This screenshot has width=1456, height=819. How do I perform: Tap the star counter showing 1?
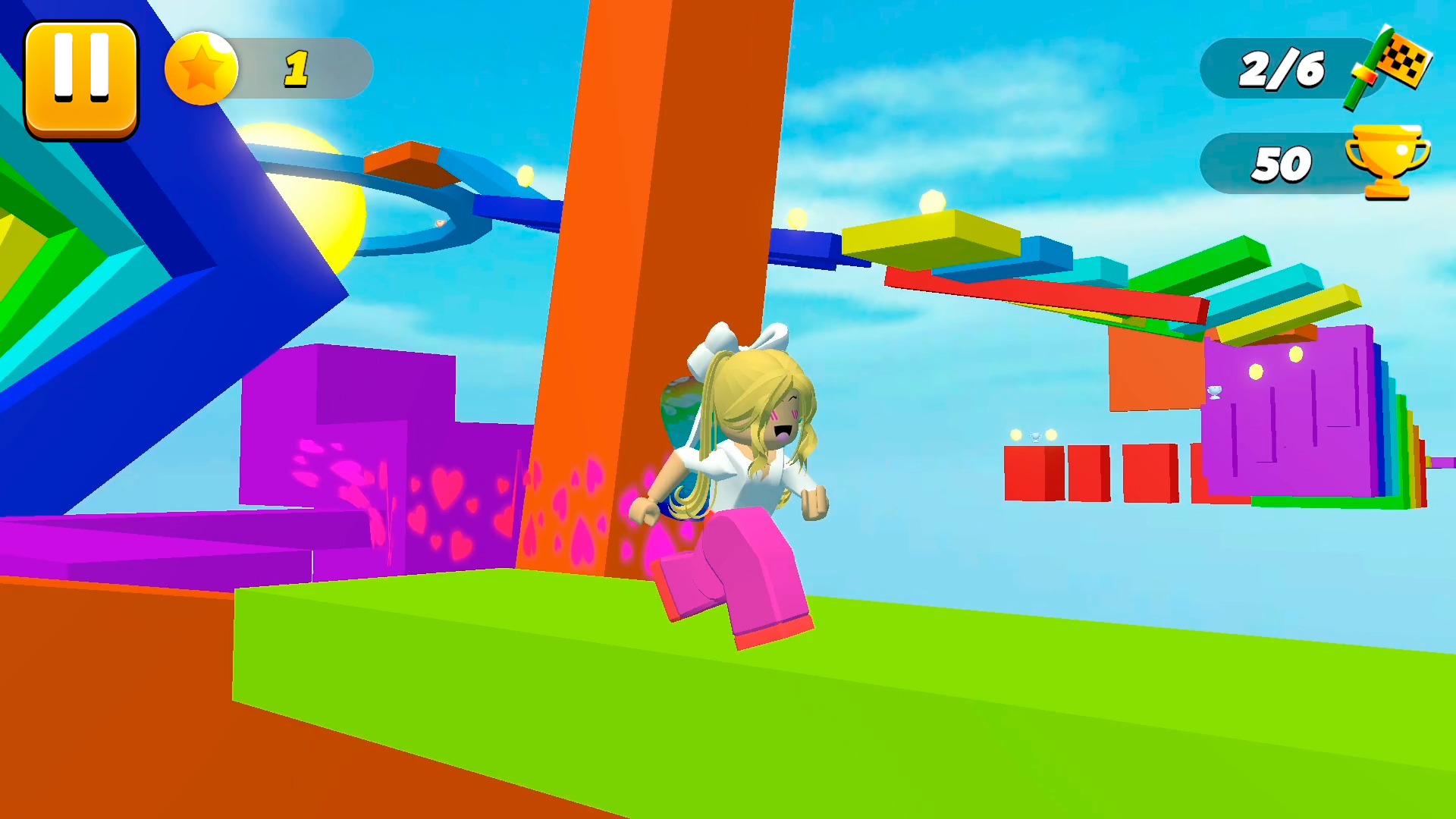[x=297, y=70]
